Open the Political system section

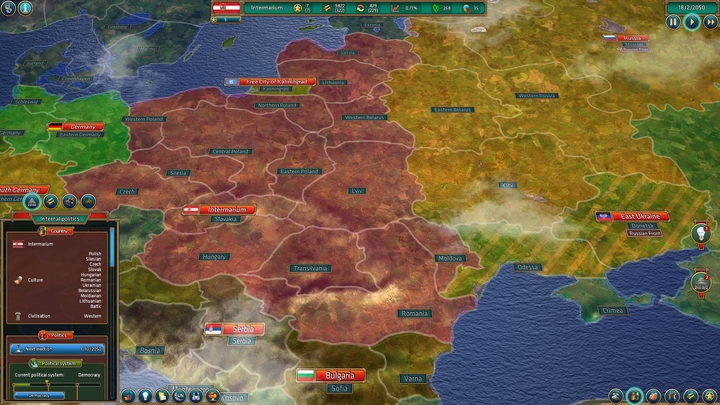pos(59,362)
